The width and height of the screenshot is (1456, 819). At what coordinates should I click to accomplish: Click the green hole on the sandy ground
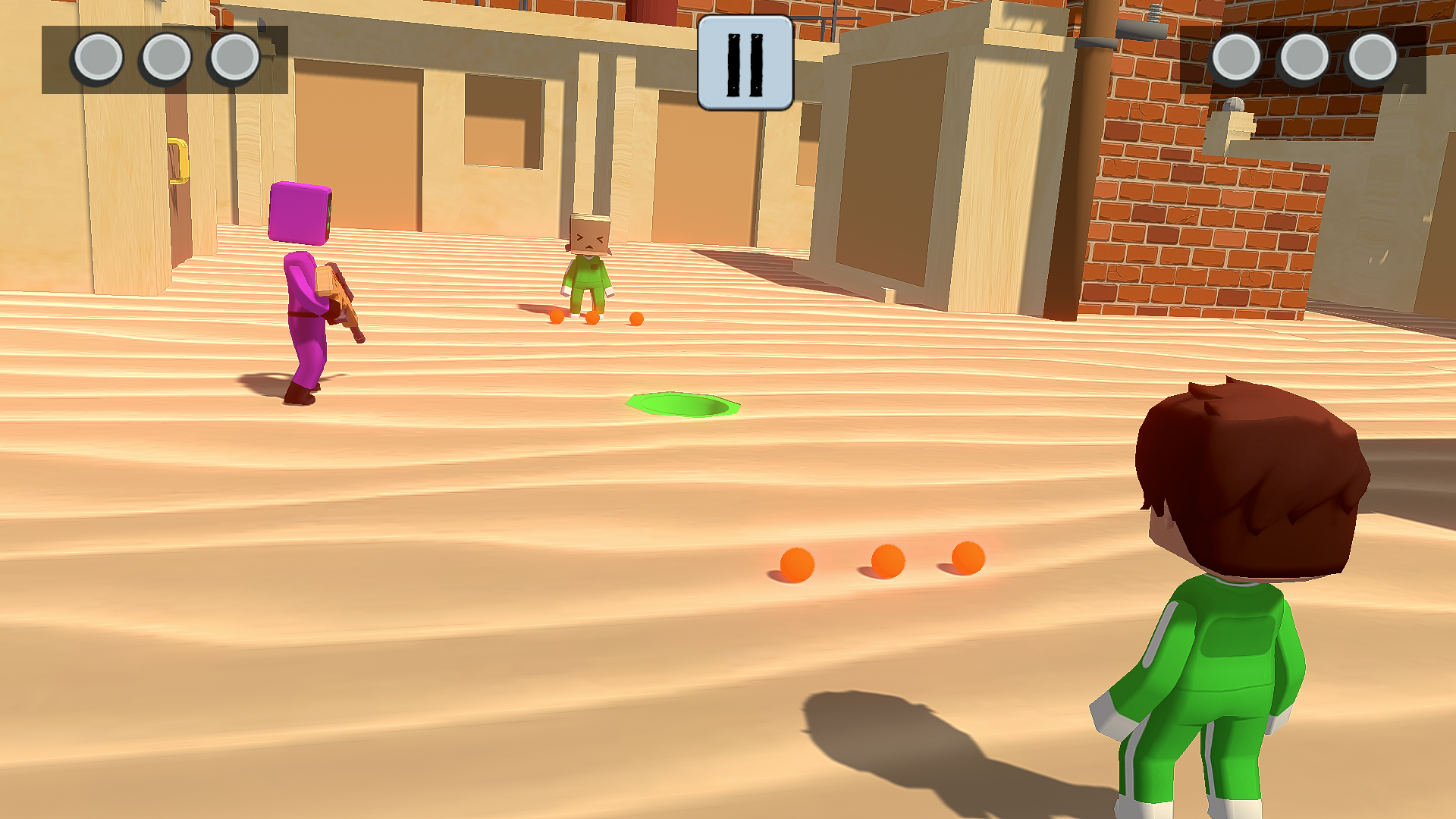pyautogui.click(x=682, y=406)
